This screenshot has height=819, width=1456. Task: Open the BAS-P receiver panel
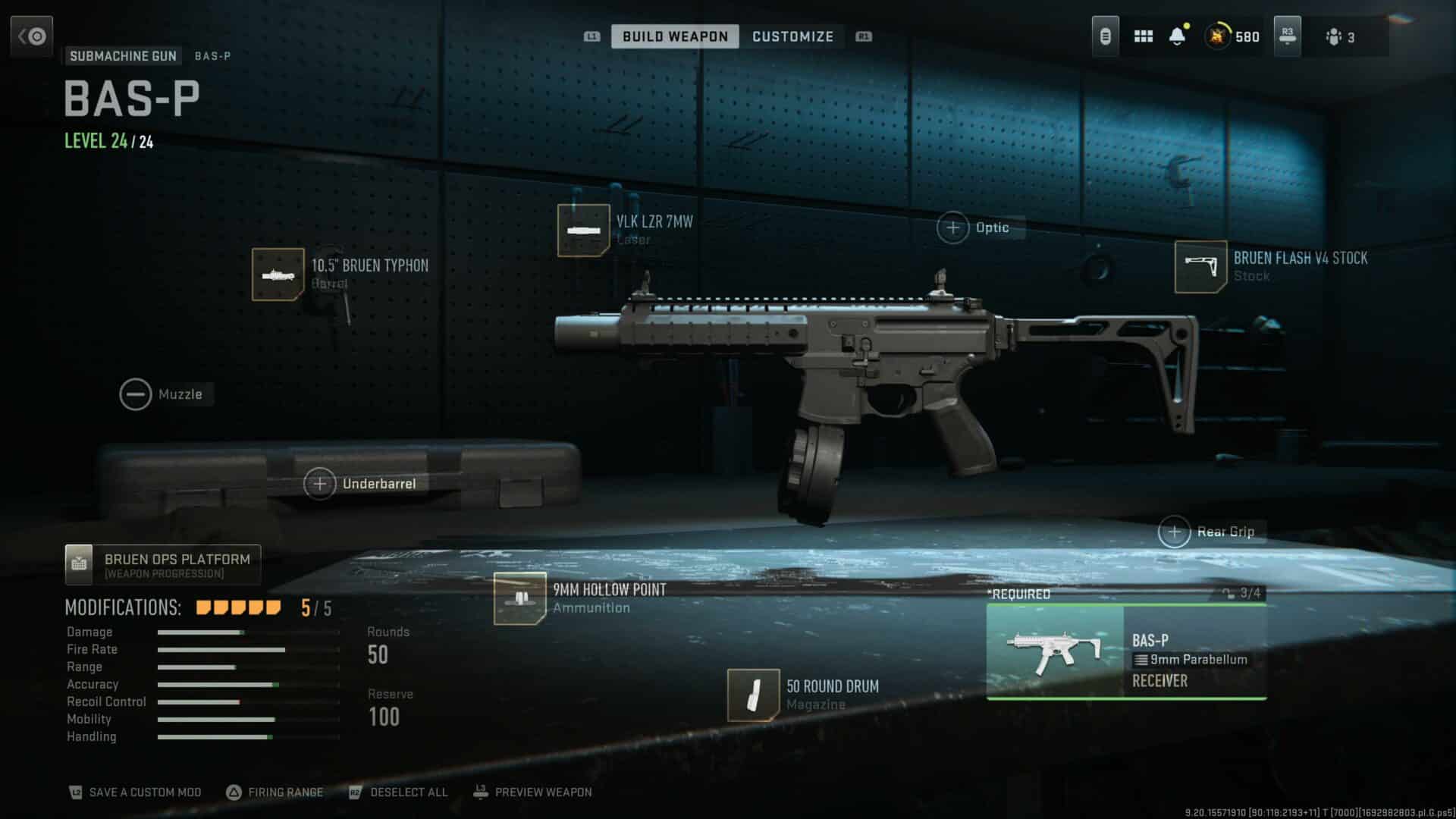1126,652
